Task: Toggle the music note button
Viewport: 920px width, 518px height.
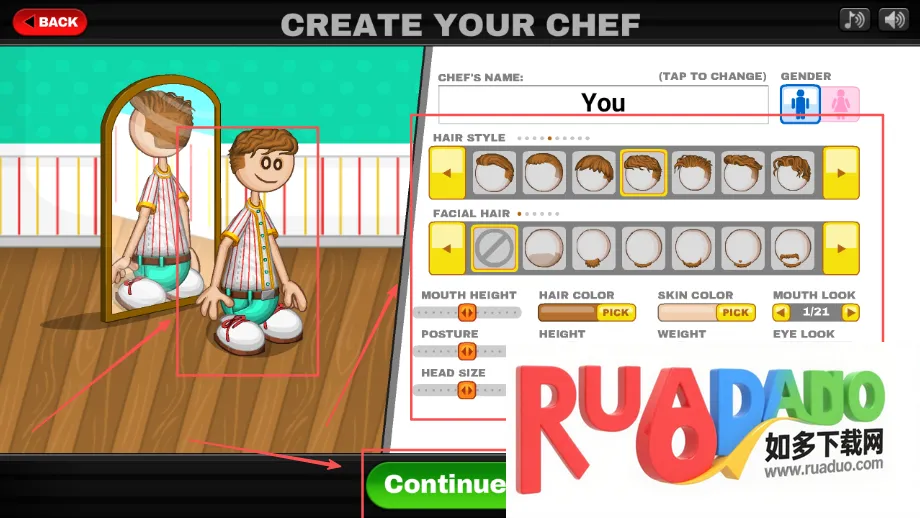Action: coord(854,20)
